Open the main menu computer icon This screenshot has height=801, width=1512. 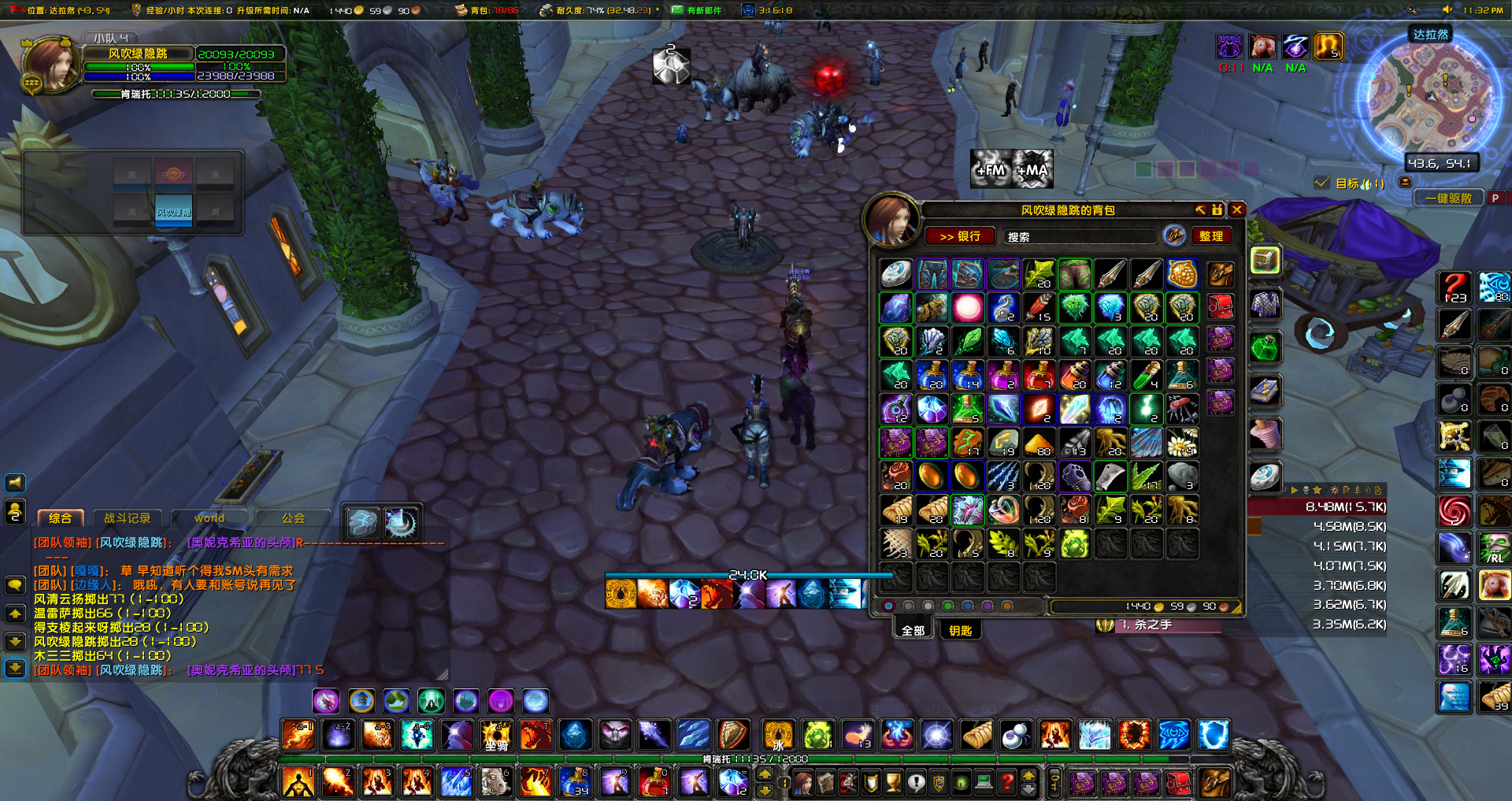coord(984,783)
